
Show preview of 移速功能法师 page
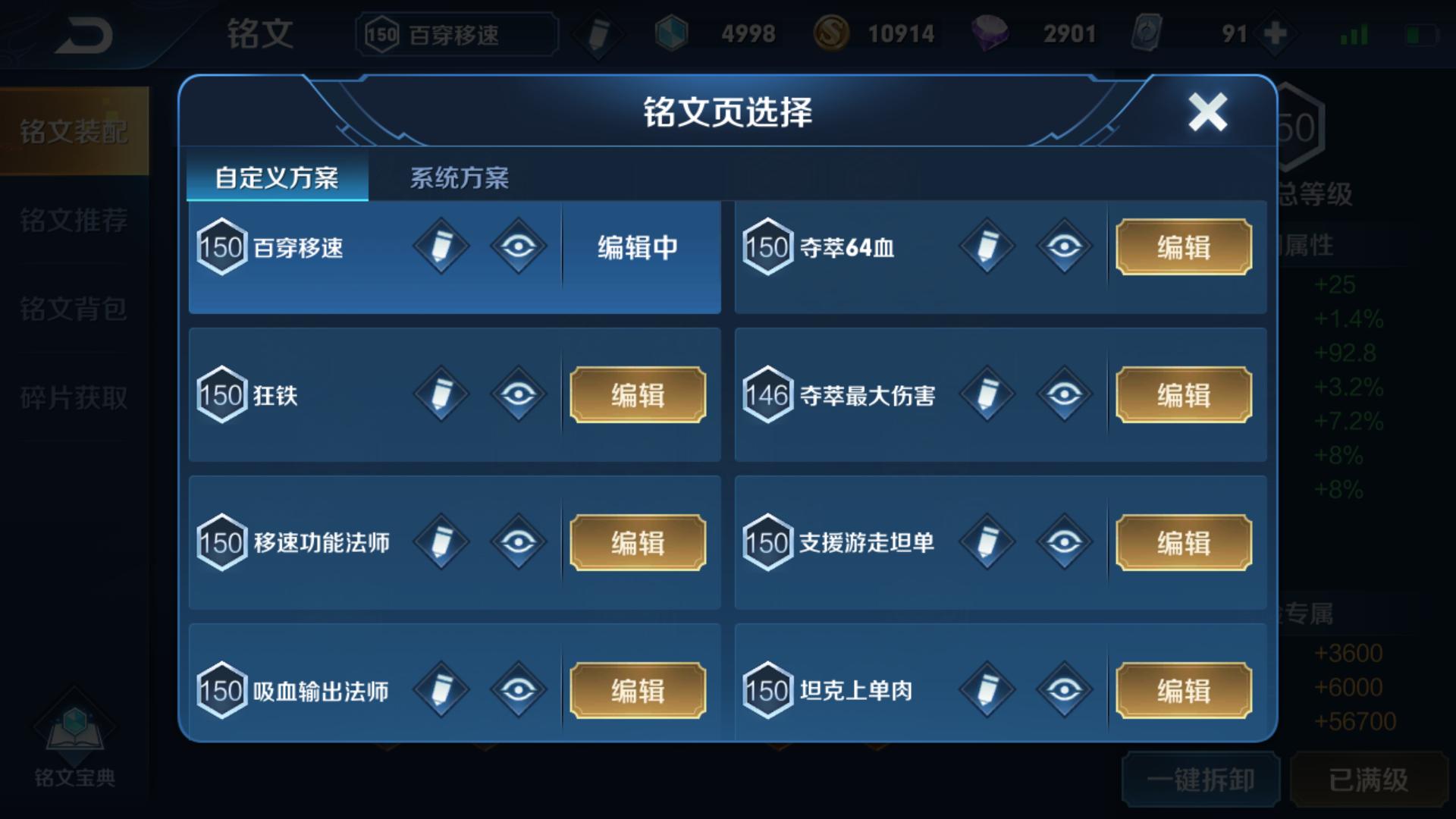[x=519, y=541]
